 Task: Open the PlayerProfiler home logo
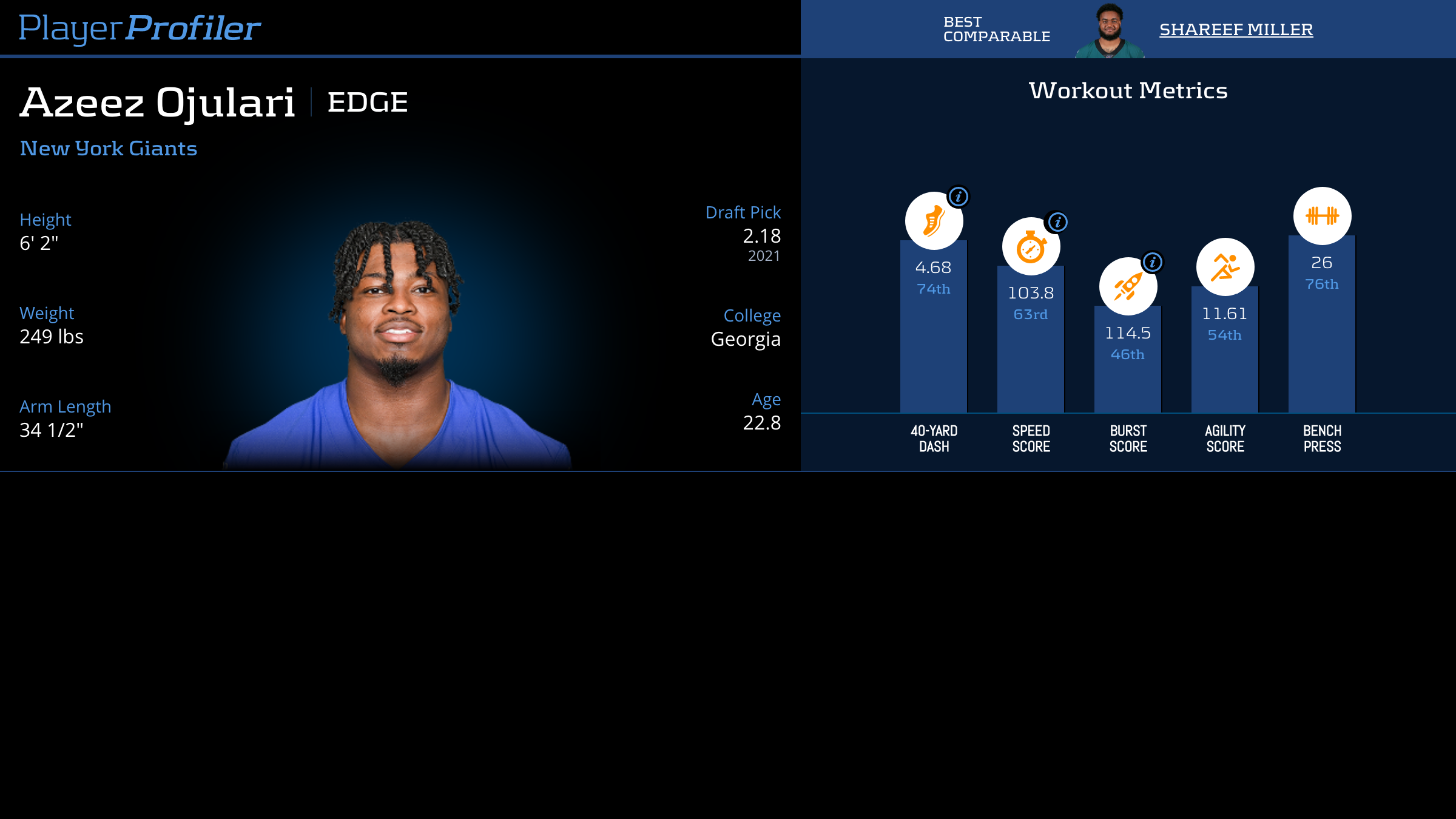[x=140, y=29]
